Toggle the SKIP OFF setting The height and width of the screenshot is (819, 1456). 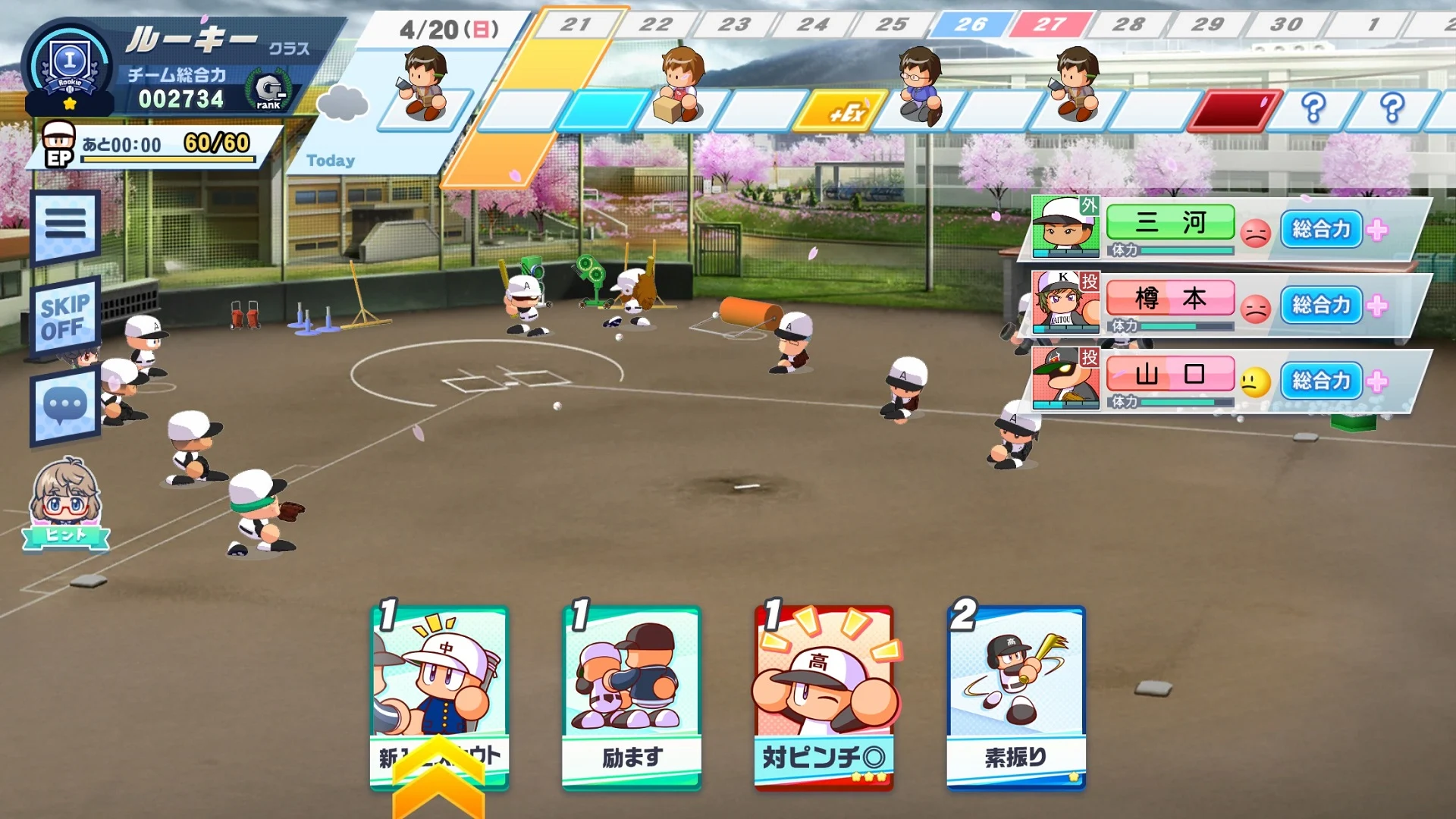tap(65, 313)
